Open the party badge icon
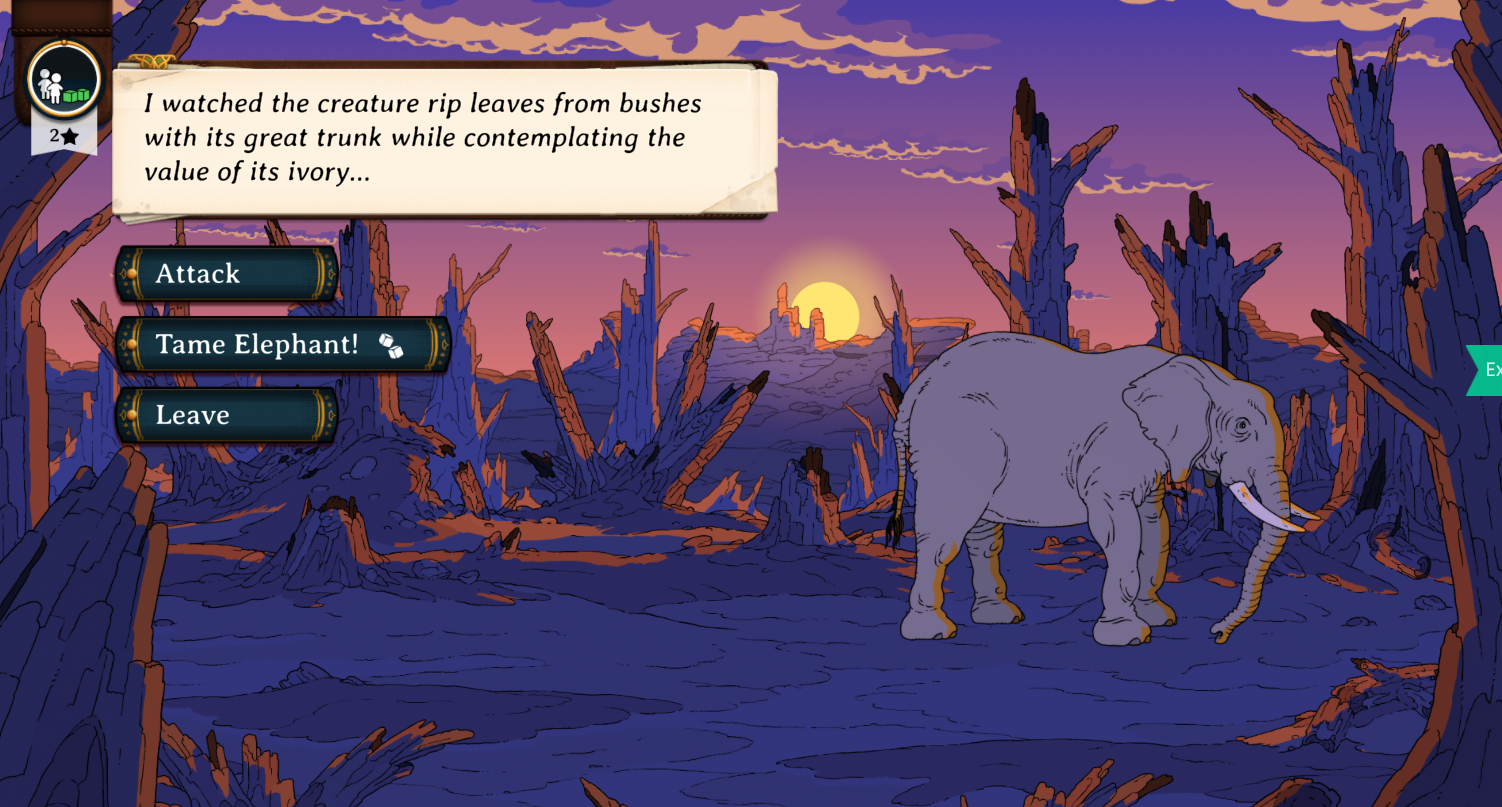 click(64, 80)
